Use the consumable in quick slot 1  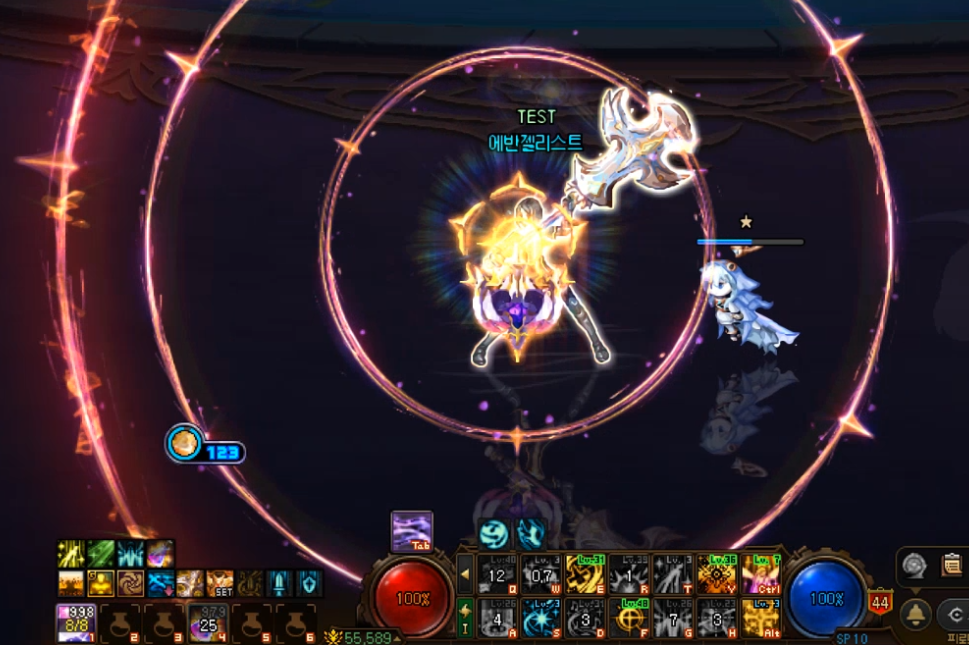(75, 623)
